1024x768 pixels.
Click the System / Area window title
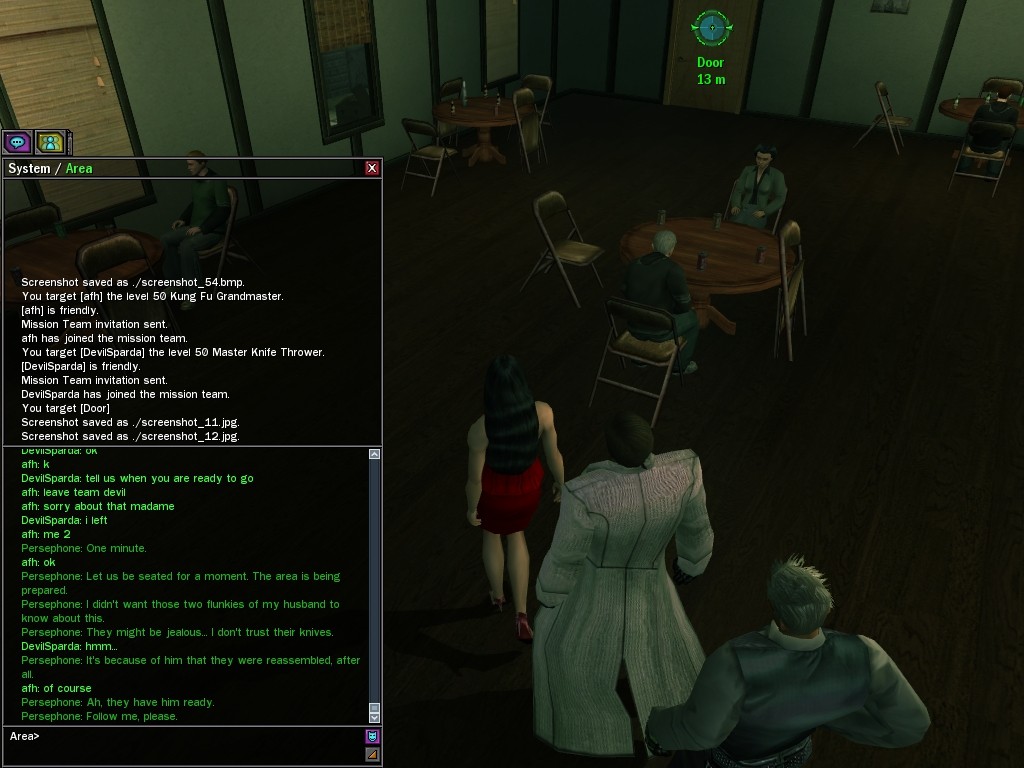click(50, 168)
